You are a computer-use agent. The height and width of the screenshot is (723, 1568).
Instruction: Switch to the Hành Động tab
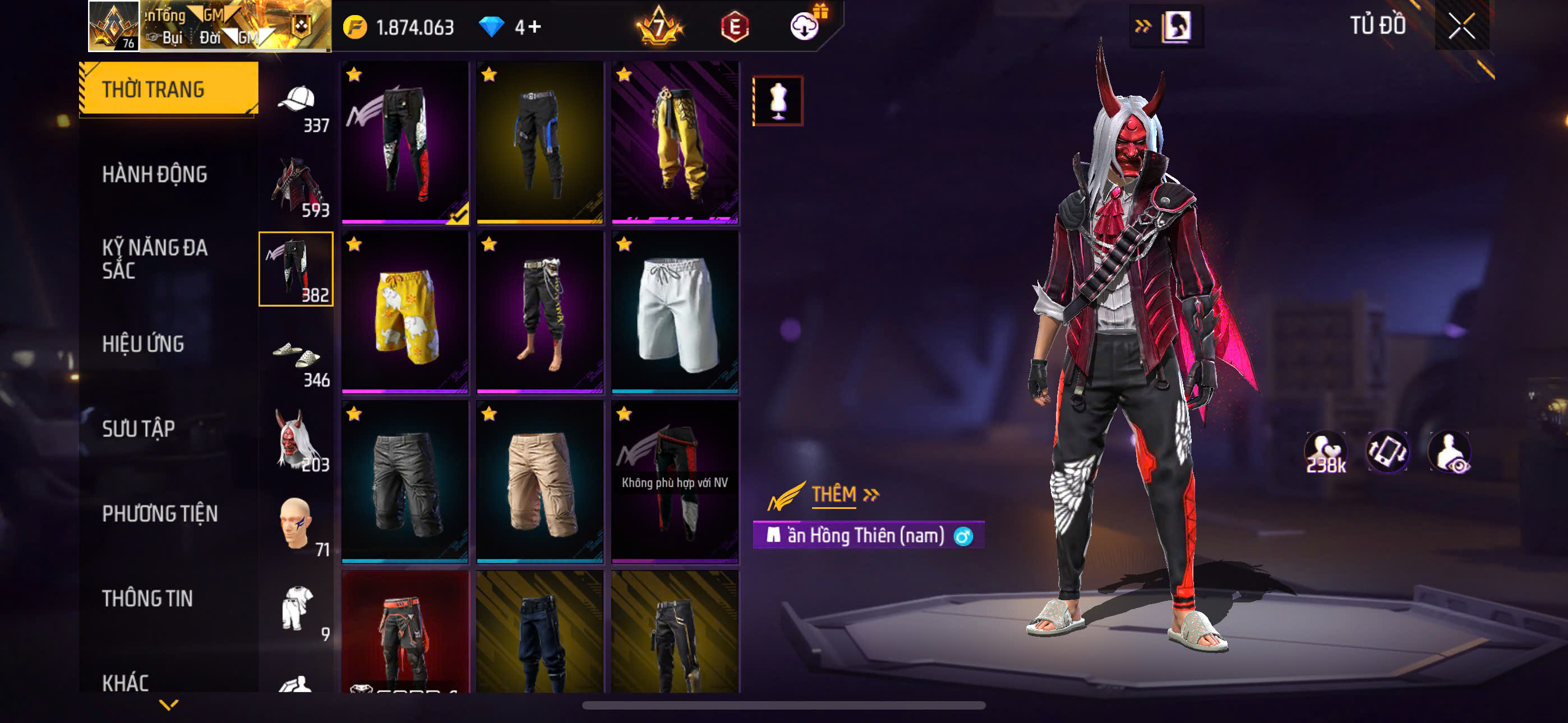(154, 175)
